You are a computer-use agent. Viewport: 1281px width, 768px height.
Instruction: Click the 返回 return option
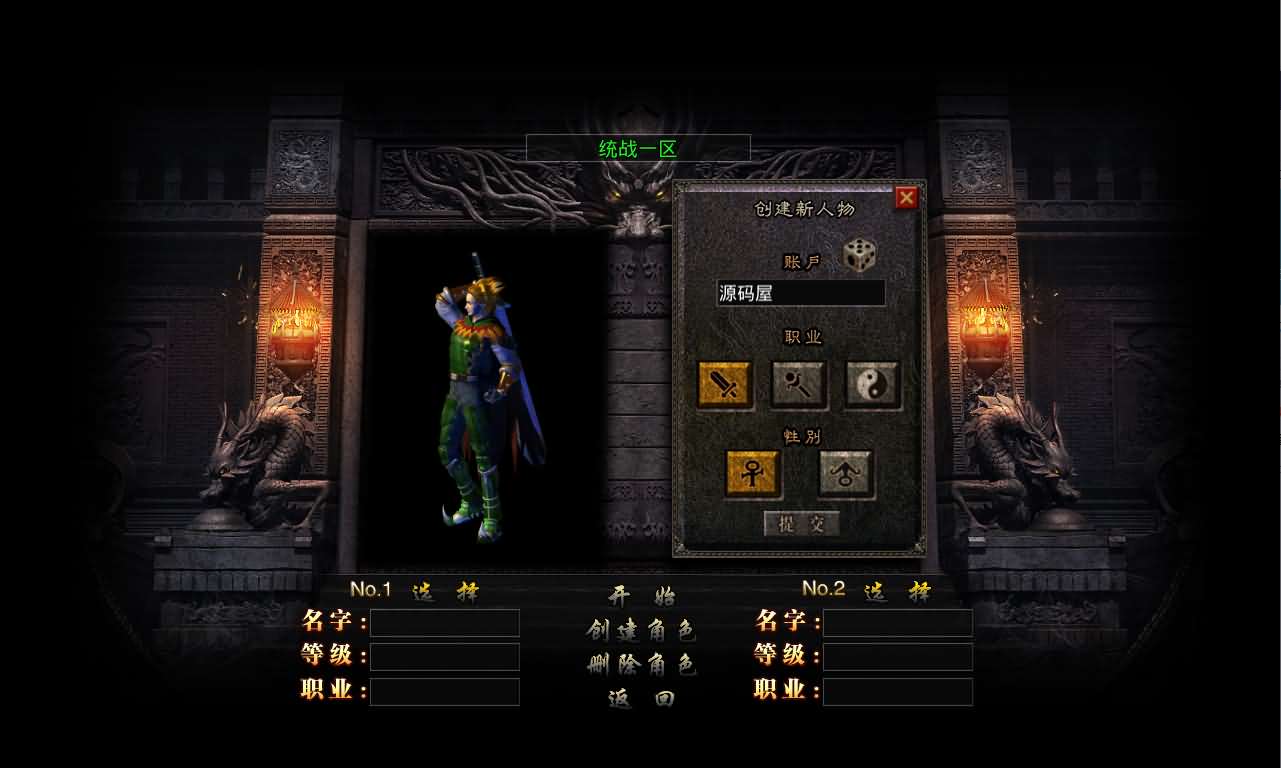pos(640,698)
